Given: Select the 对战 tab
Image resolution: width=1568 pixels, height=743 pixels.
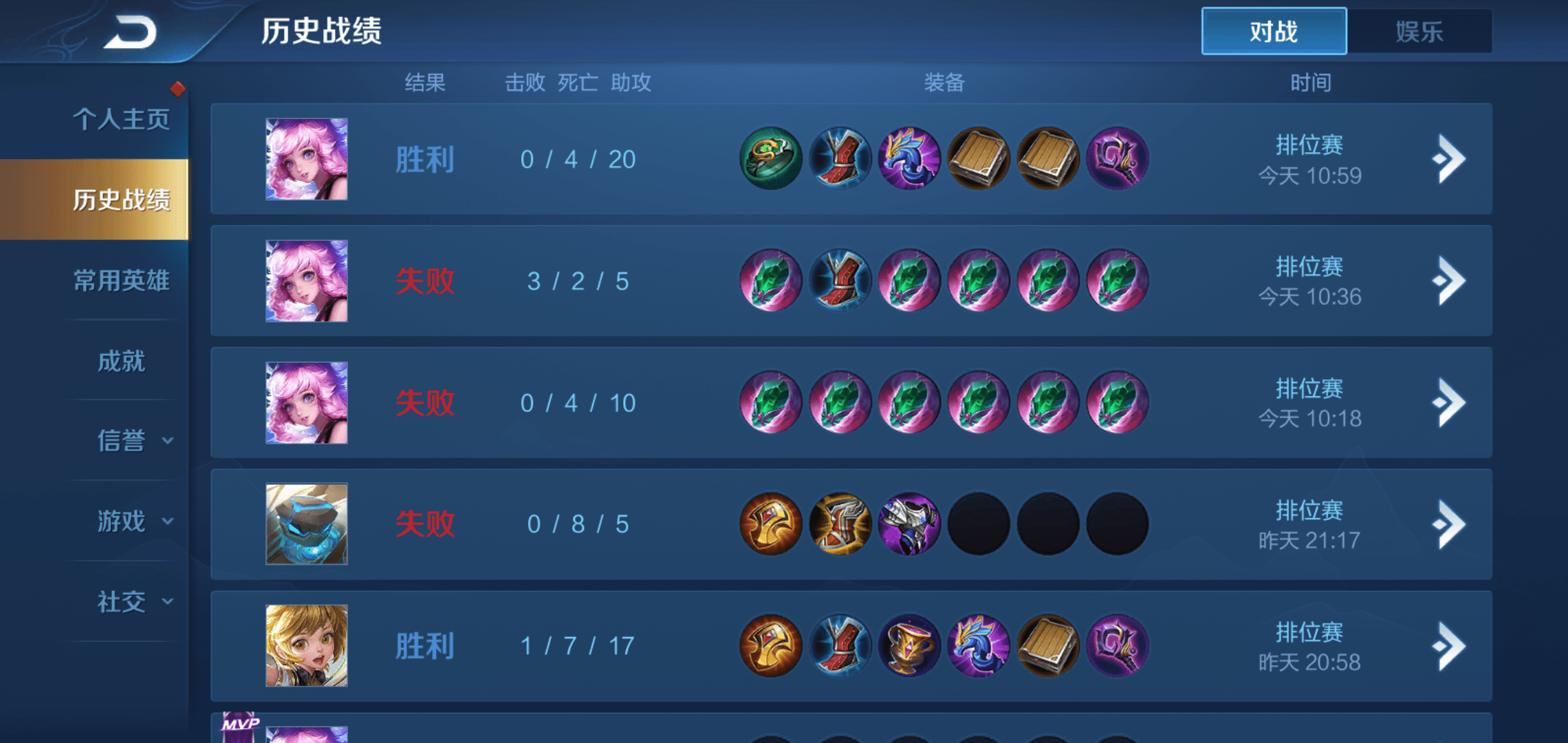Looking at the screenshot, I should [1273, 31].
